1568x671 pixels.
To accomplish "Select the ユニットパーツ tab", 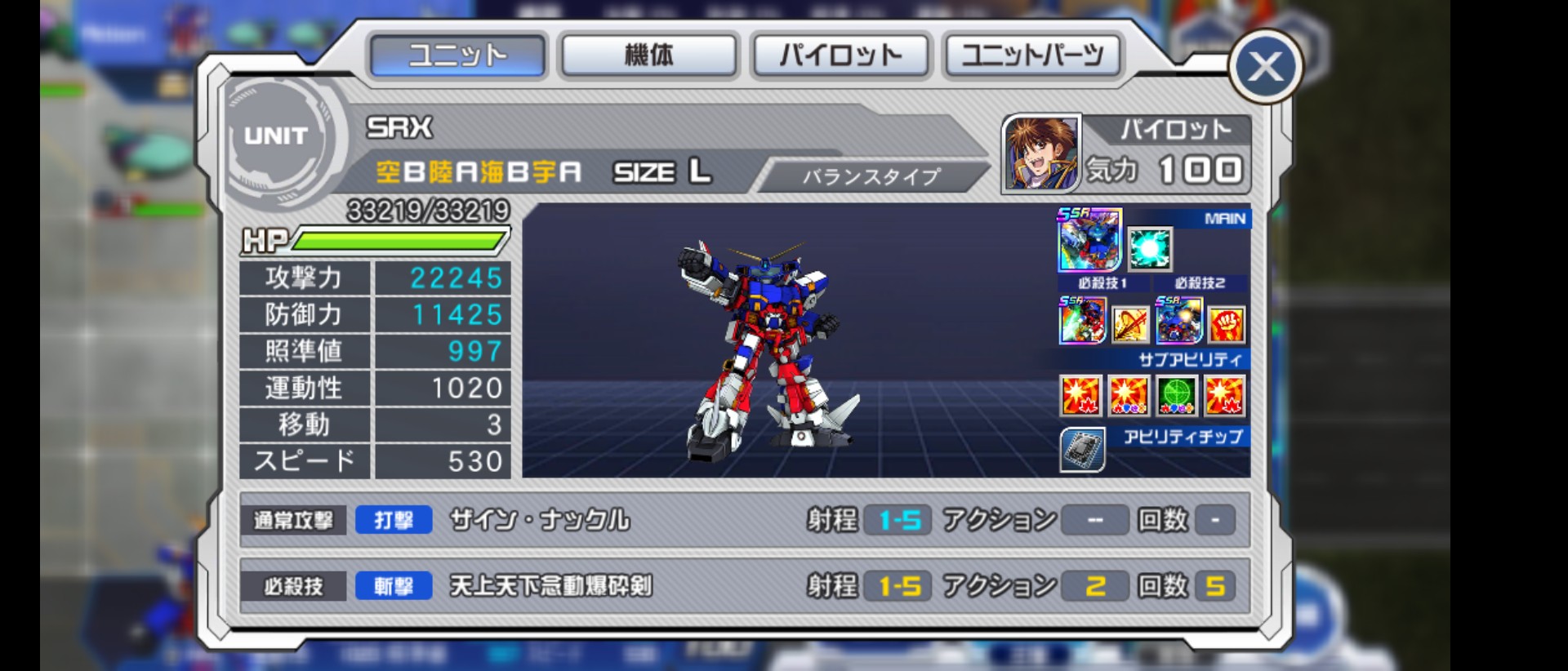I will click(x=1032, y=56).
